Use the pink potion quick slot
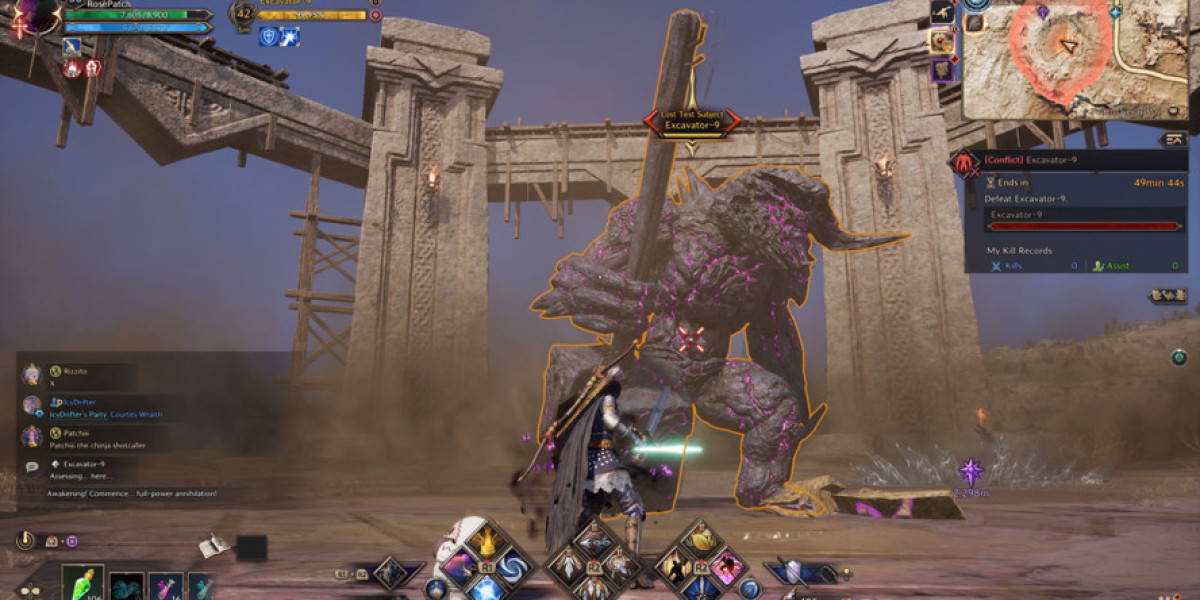Viewport: 1200px width, 600px height. pos(164,587)
